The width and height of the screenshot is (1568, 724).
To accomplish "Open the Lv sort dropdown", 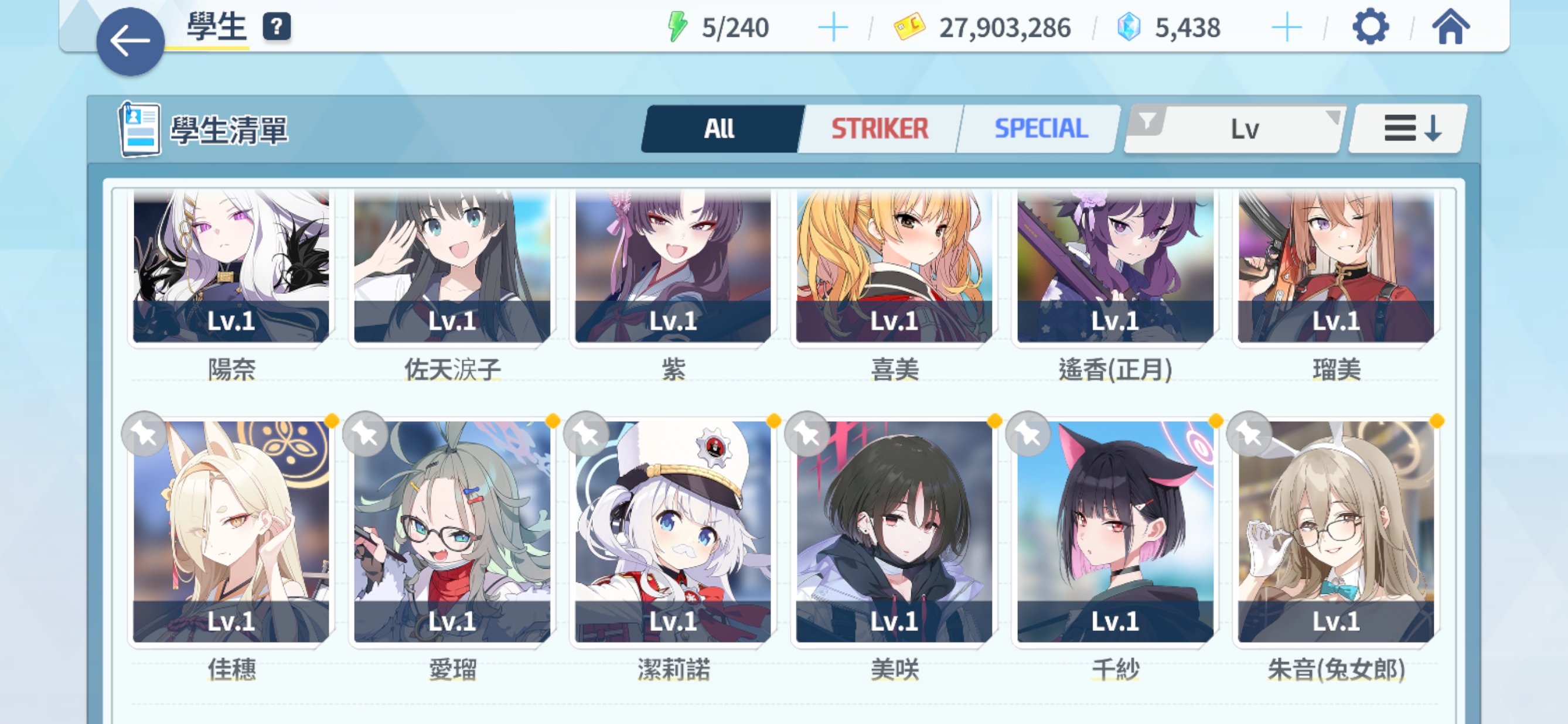I will [x=1236, y=128].
